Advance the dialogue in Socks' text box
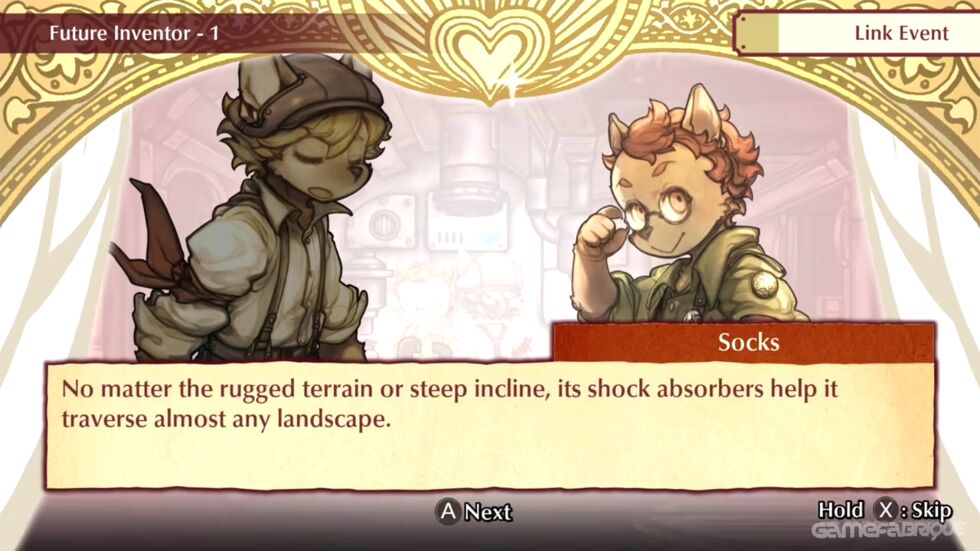 [474, 512]
